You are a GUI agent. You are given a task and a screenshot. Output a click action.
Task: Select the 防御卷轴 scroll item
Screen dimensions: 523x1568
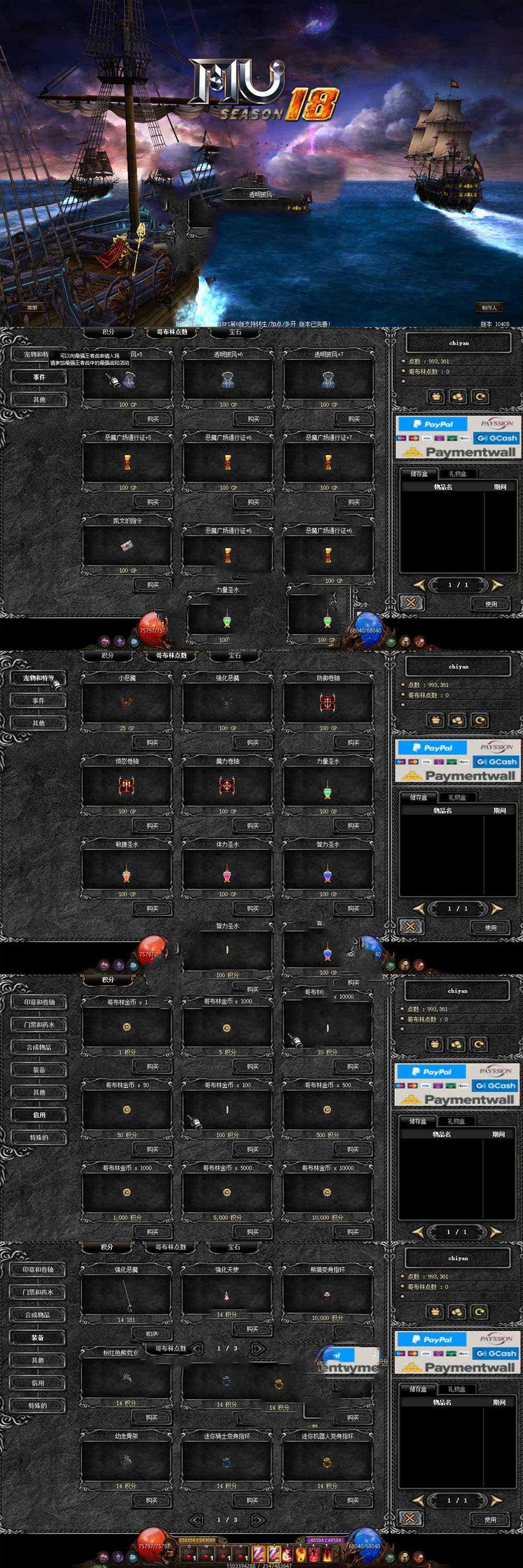point(327,703)
